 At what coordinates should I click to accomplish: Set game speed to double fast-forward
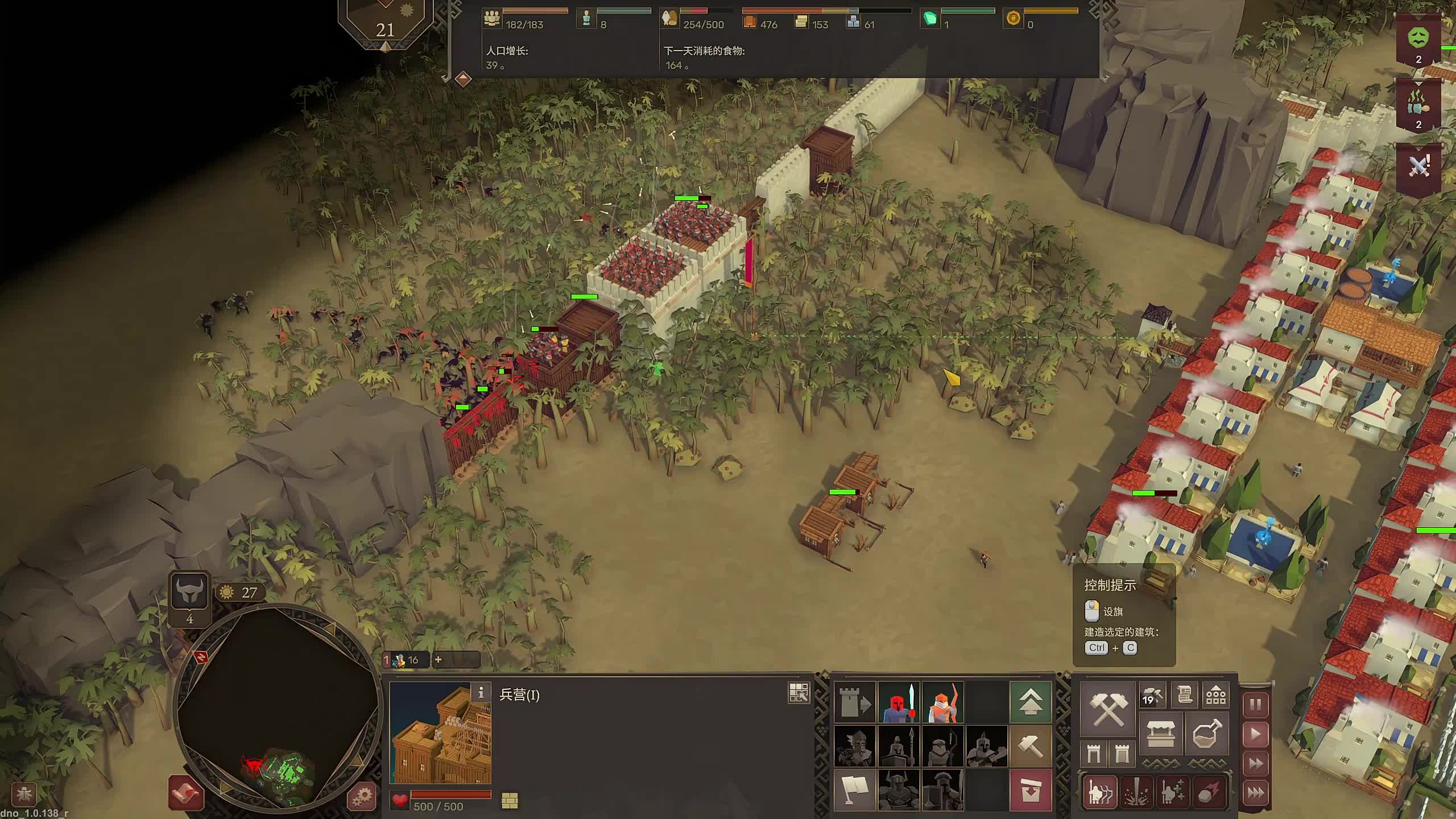point(1255,764)
